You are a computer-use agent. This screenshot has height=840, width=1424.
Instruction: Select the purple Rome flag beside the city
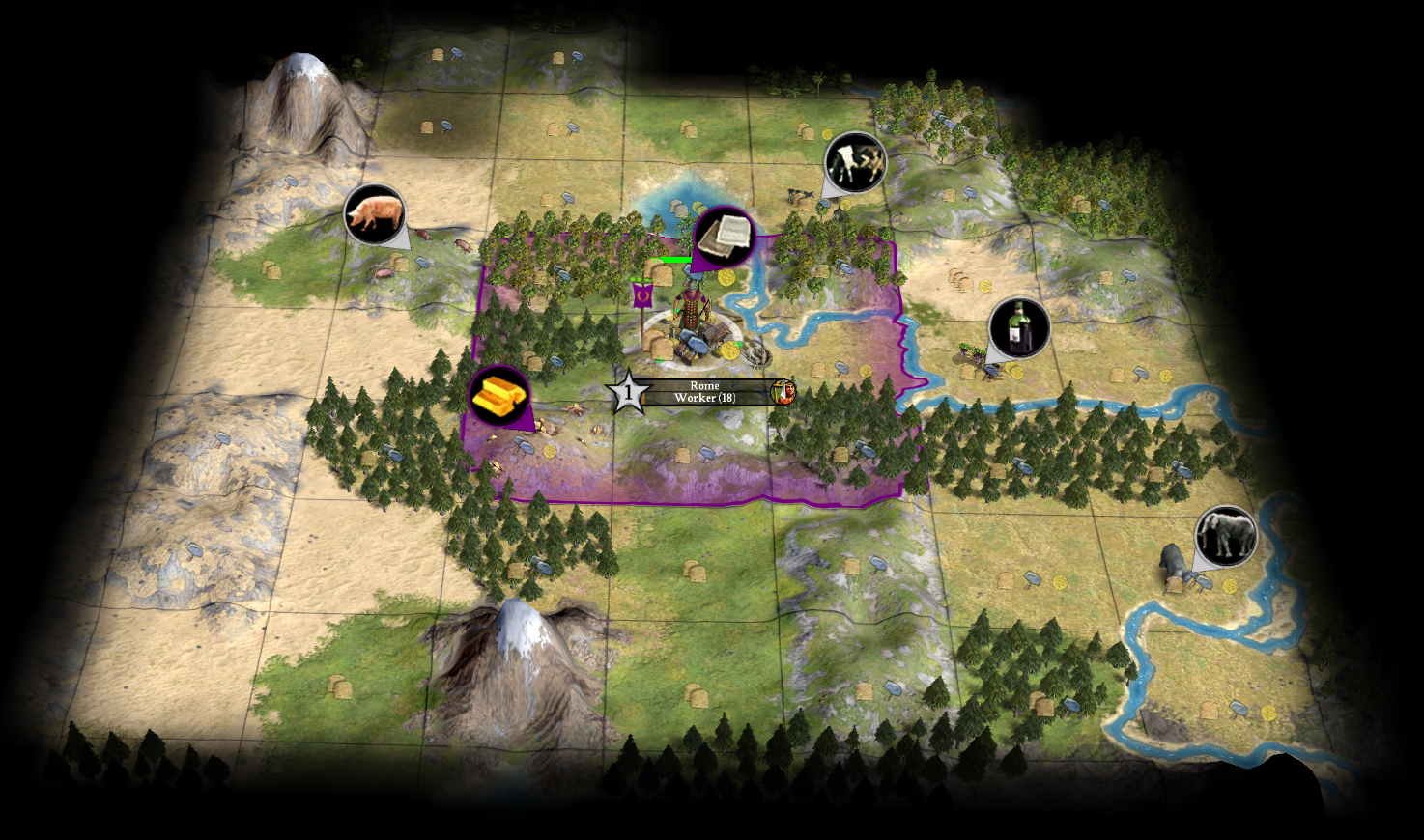coord(641,294)
